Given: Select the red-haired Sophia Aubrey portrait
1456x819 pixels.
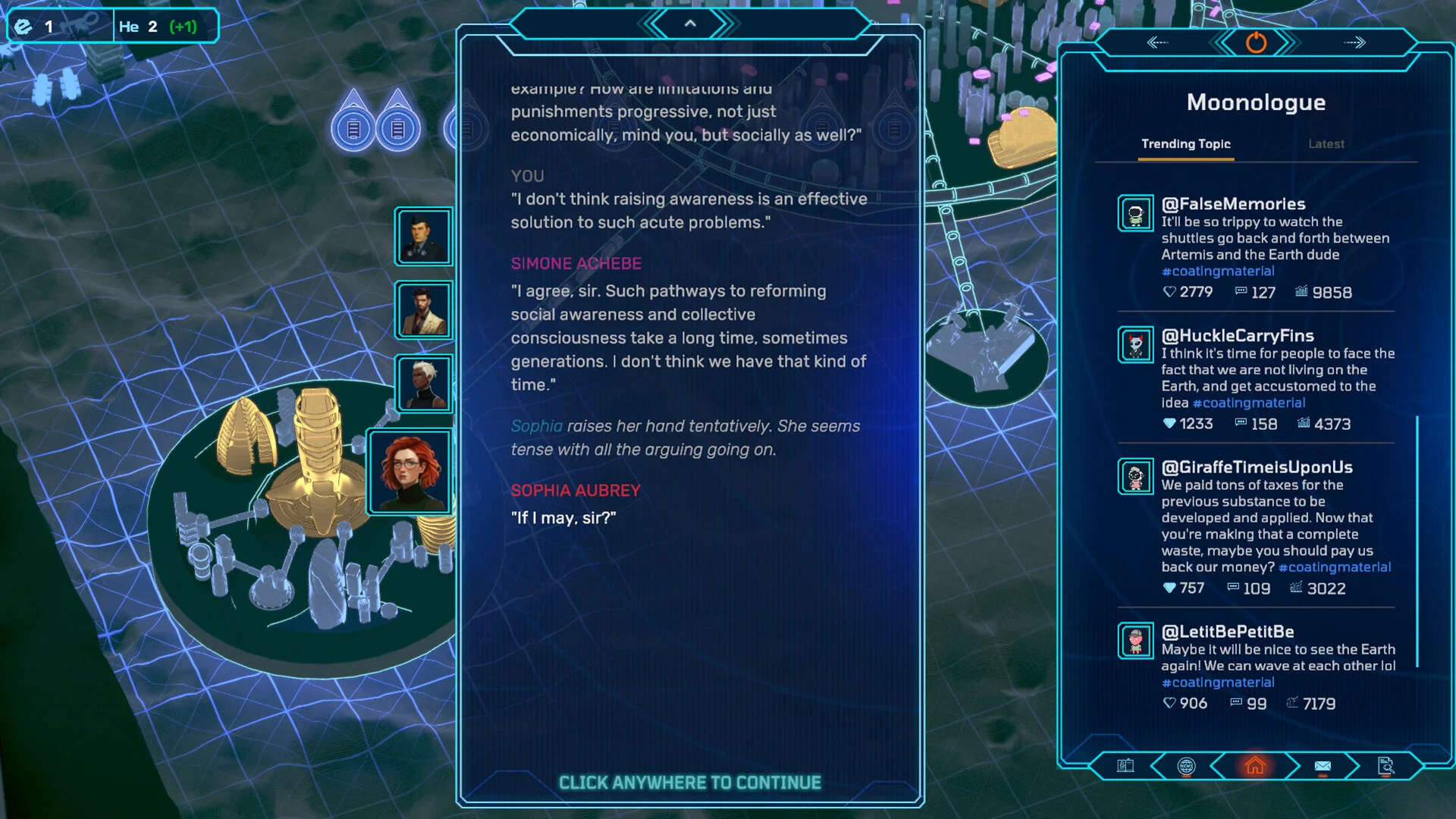Looking at the screenshot, I should [410, 472].
